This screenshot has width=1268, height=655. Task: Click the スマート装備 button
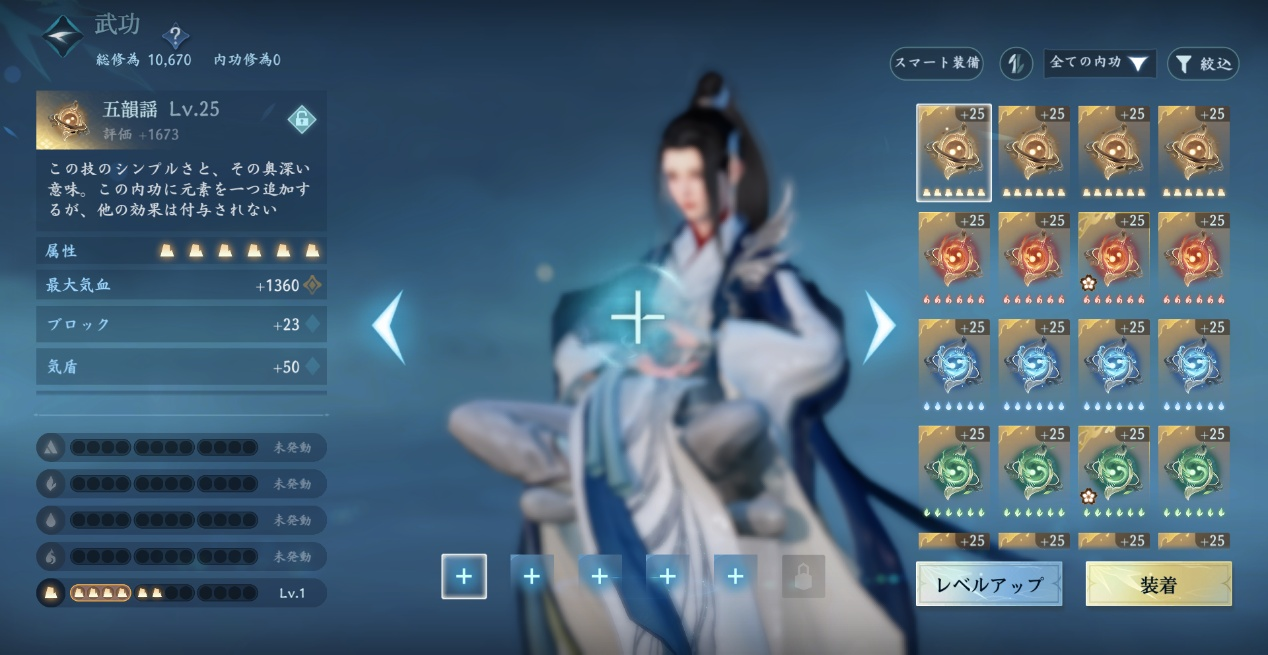click(936, 64)
